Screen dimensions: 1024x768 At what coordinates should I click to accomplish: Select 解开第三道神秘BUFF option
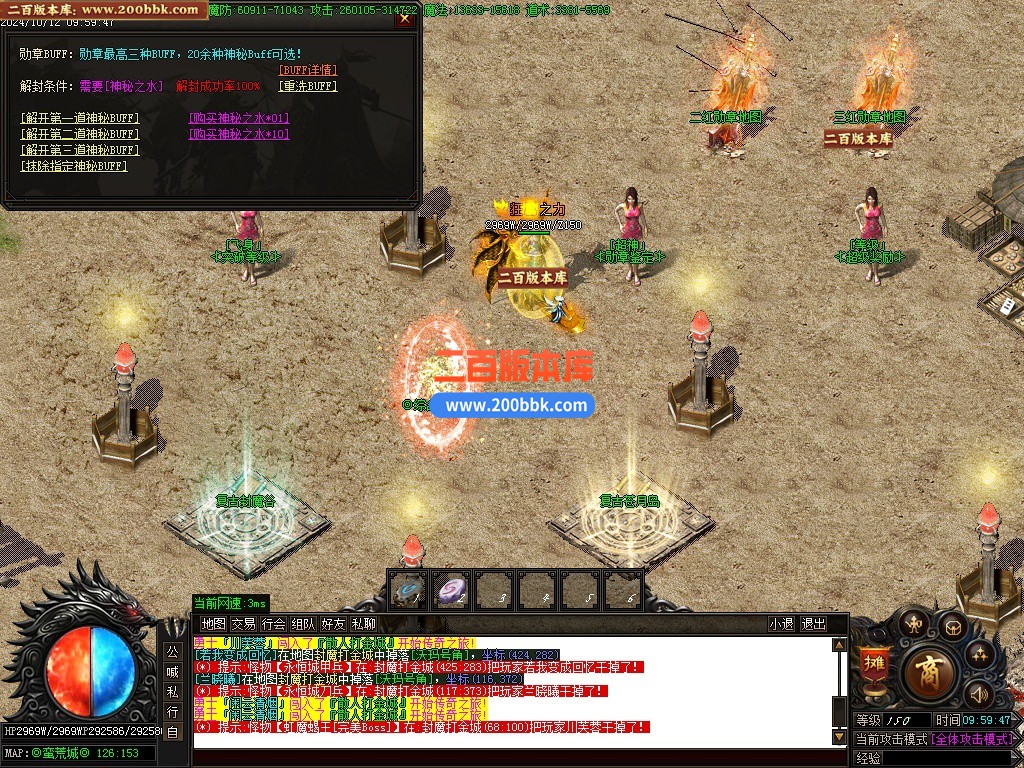coord(80,150)
